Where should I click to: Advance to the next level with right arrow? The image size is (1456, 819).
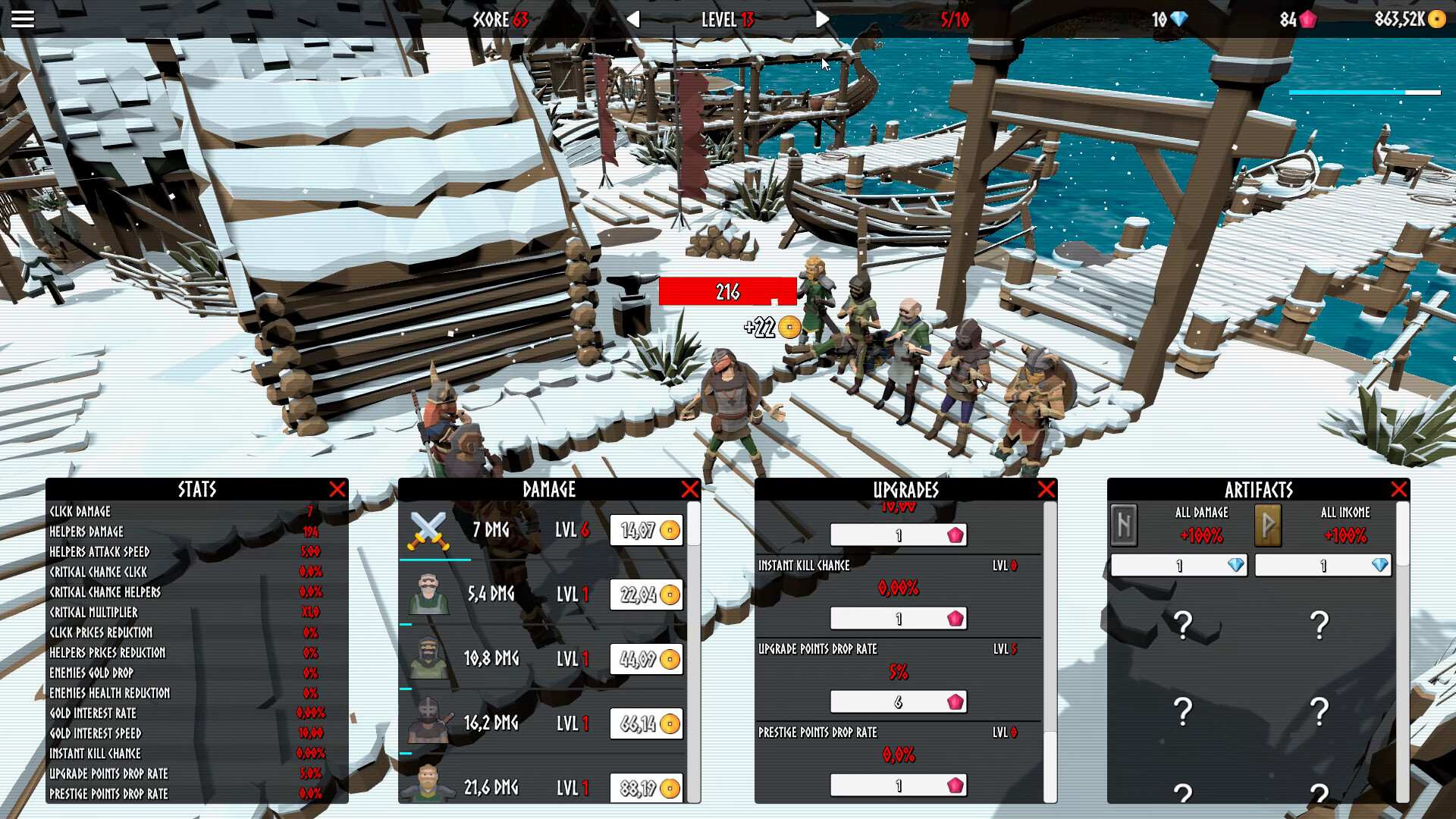coord(821,20)
